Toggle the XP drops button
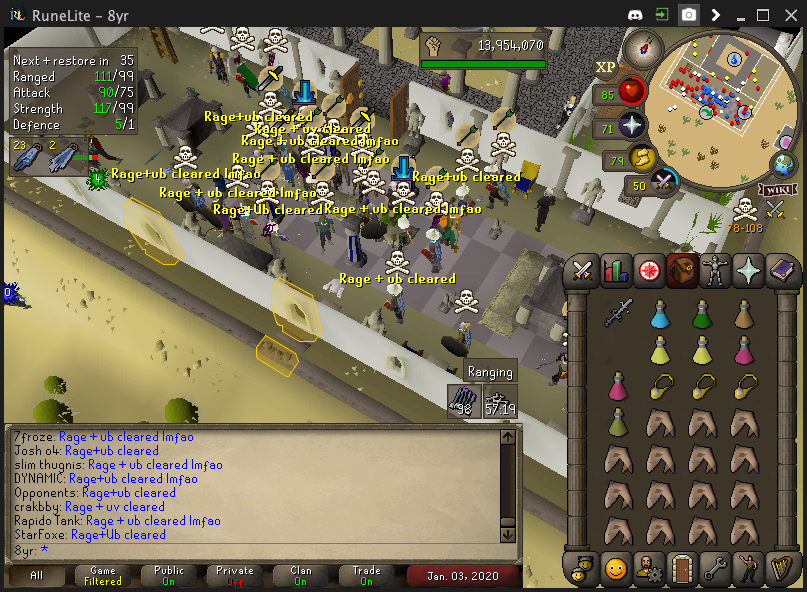The height and width of the screenshot is (592, 807). pos(606,67)
